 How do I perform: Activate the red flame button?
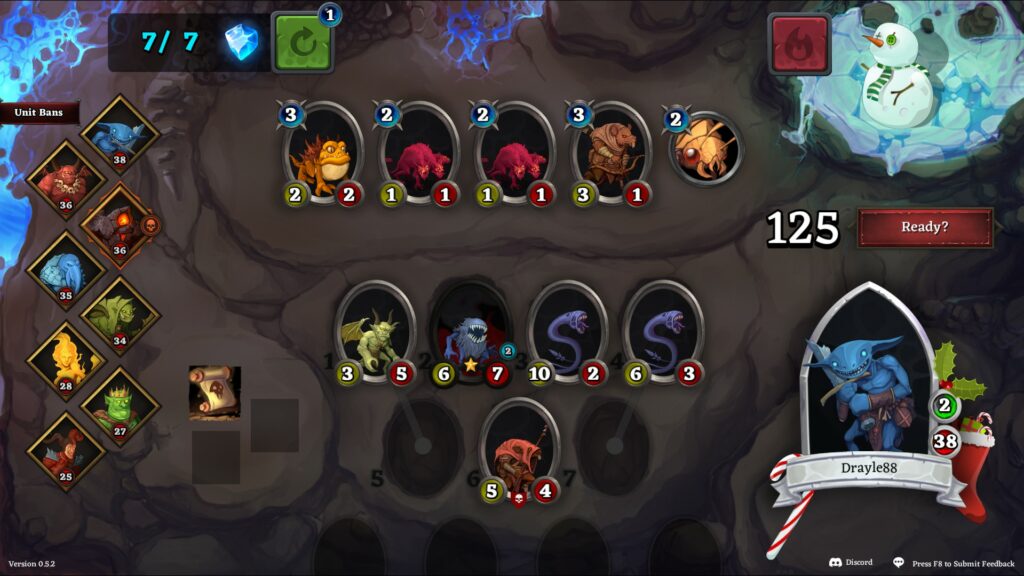tap(799, 44)
